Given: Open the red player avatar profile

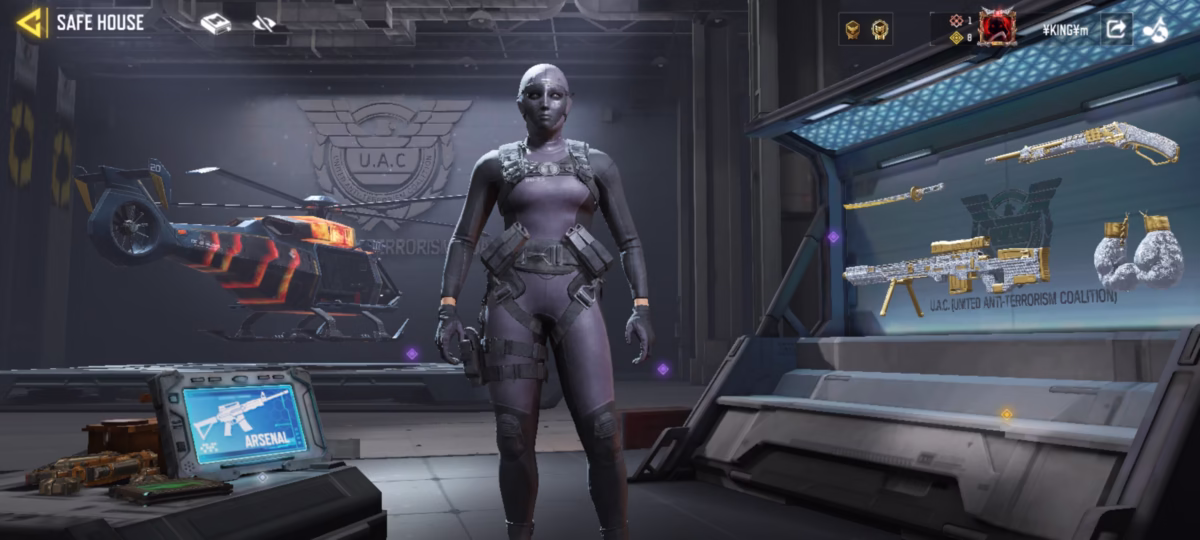Looking at the screenshot, I should click(996, 28).
